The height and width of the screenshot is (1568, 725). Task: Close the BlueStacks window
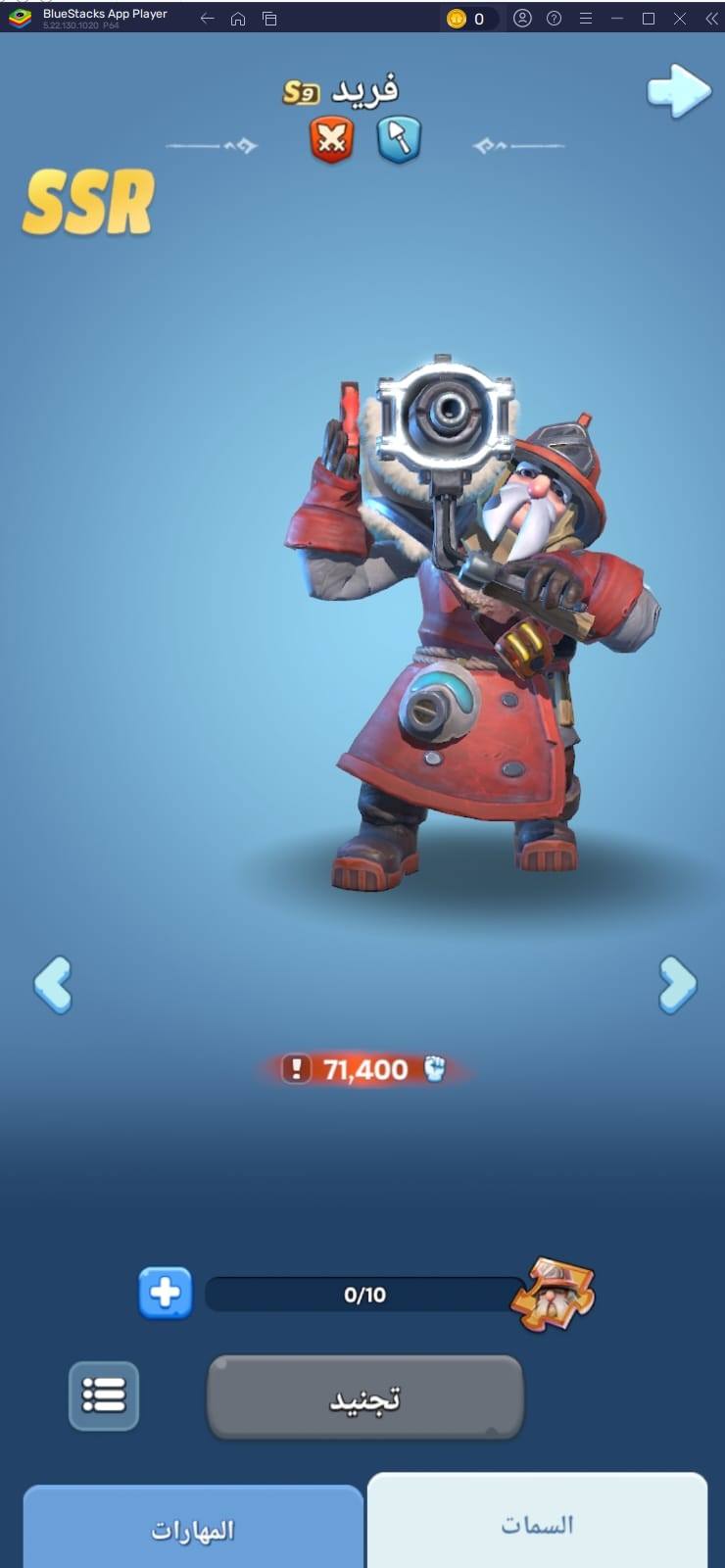pyautogui.click(x=680, y=19)
